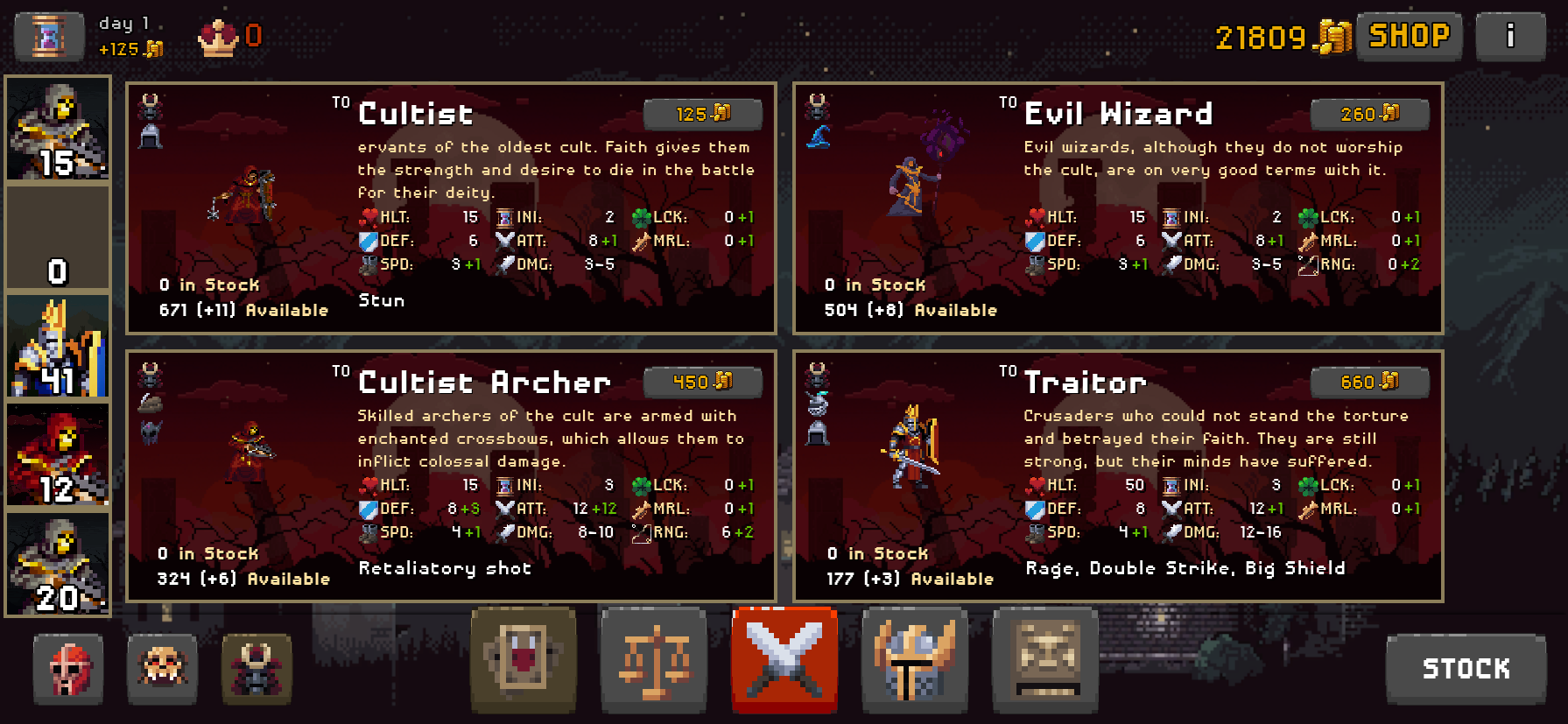Purchase Evil Wizard for 260 gold
Viewport: 1568px width, 724px height.
coord(1369,114)
